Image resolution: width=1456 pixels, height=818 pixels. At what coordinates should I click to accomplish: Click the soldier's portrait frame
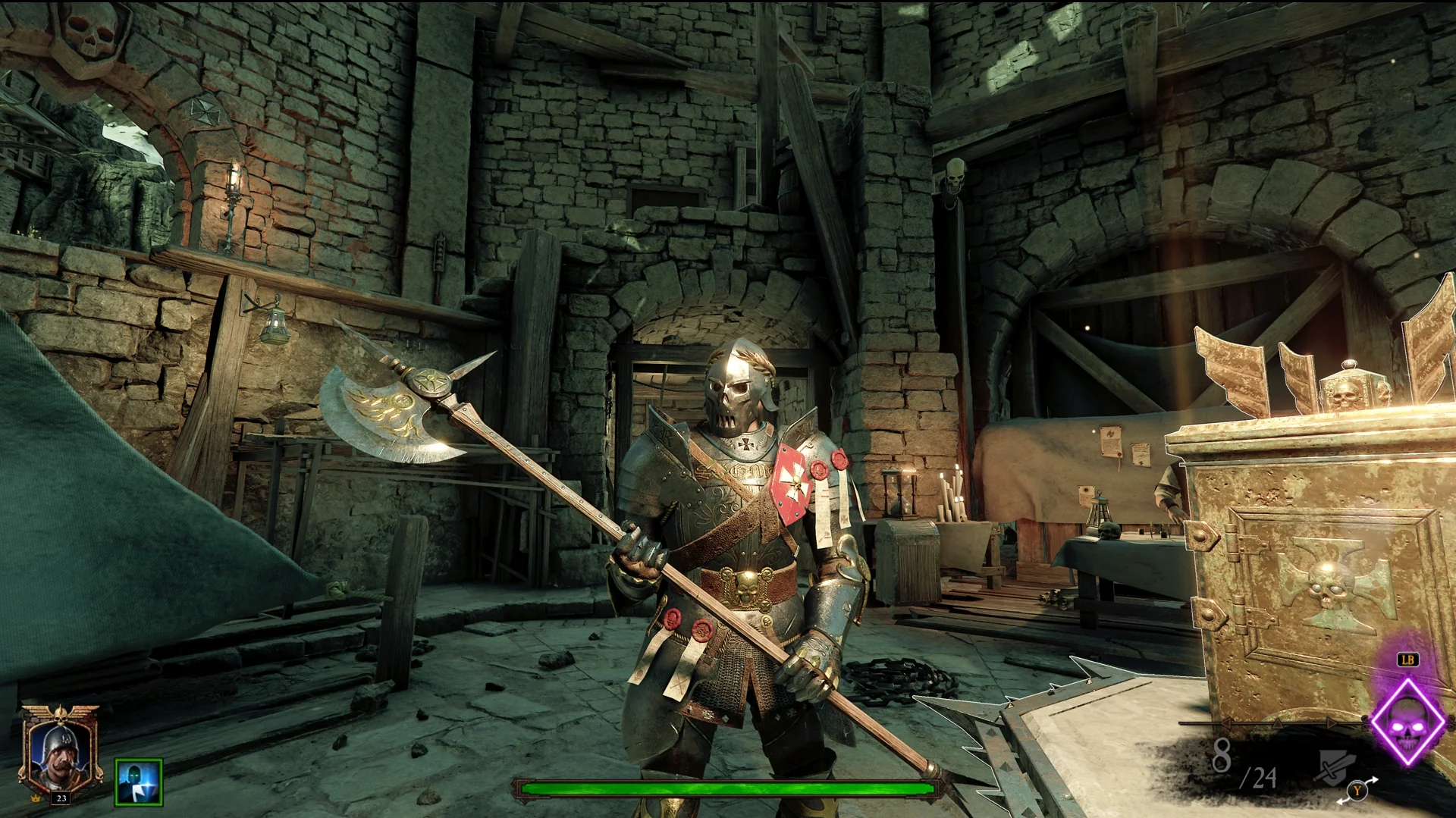pyautogui.click(x=60, y=751)
